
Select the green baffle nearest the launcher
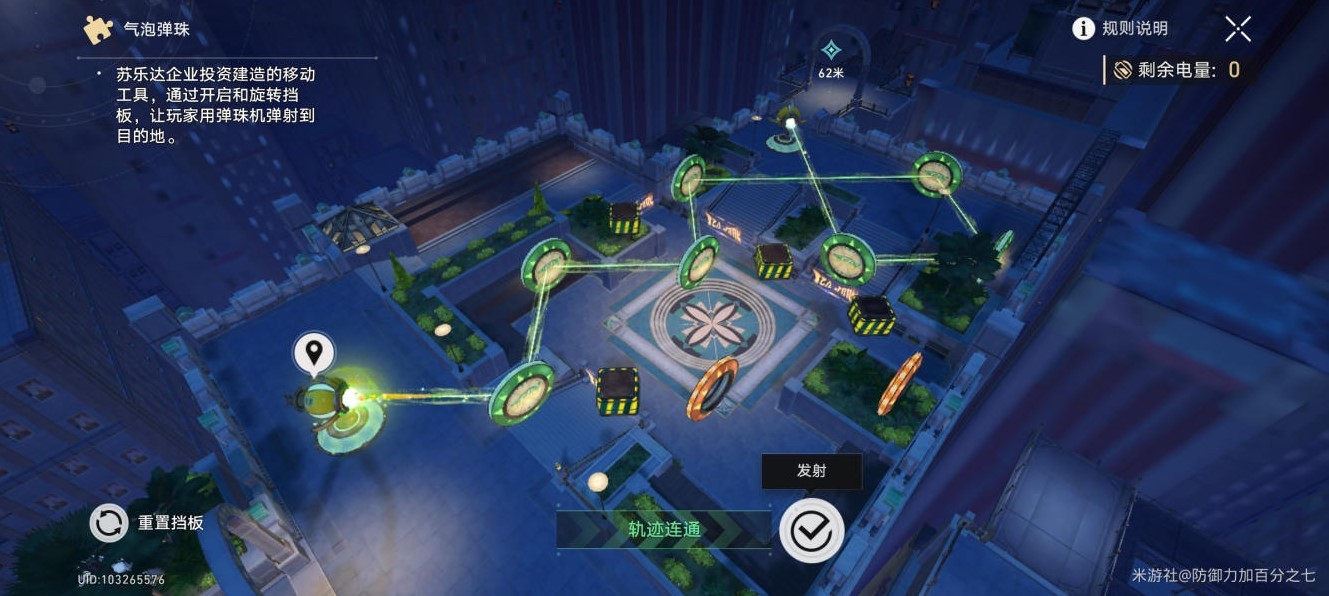(x=522, y=393)
